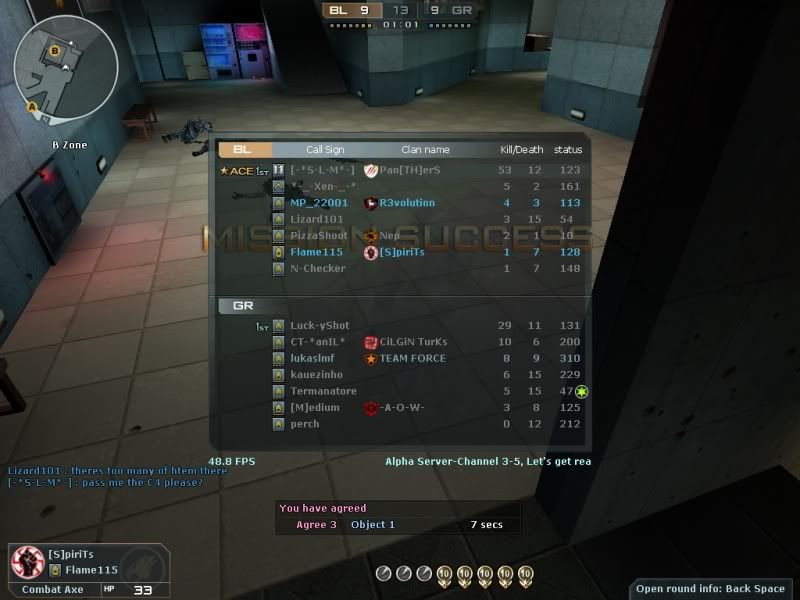Viewport: 800px width, 600px height.
Task: Click the Object vote count
Action: tap(373, 524)
